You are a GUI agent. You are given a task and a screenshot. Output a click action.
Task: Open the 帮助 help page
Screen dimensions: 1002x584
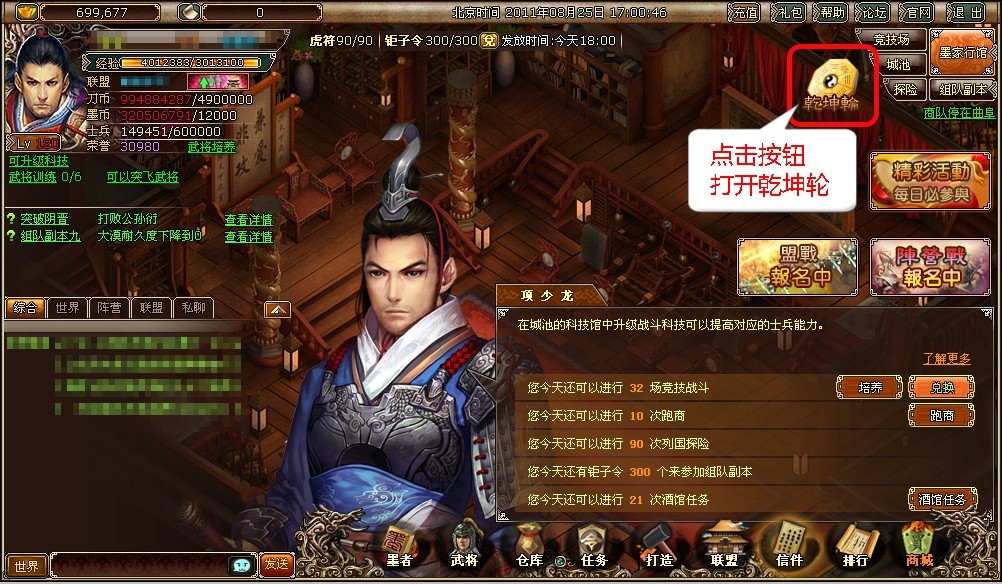point(831,13)
